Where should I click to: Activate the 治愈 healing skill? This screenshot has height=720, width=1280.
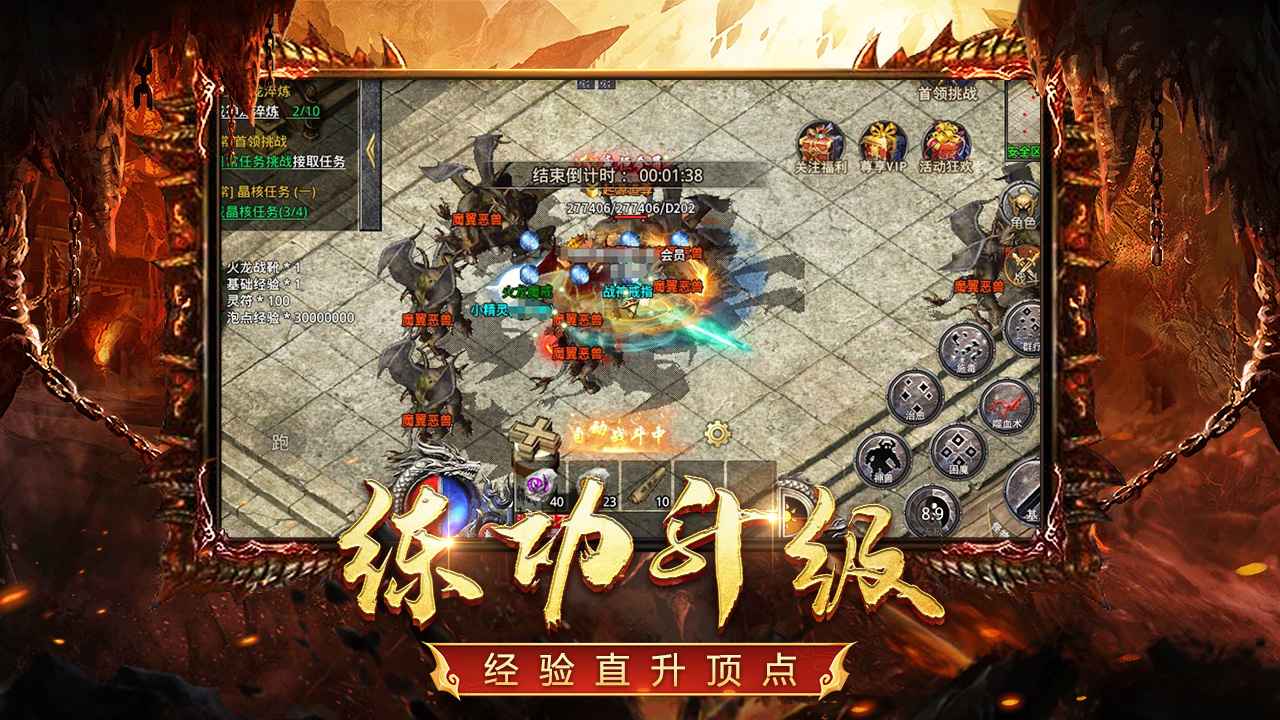click(915, 397)
